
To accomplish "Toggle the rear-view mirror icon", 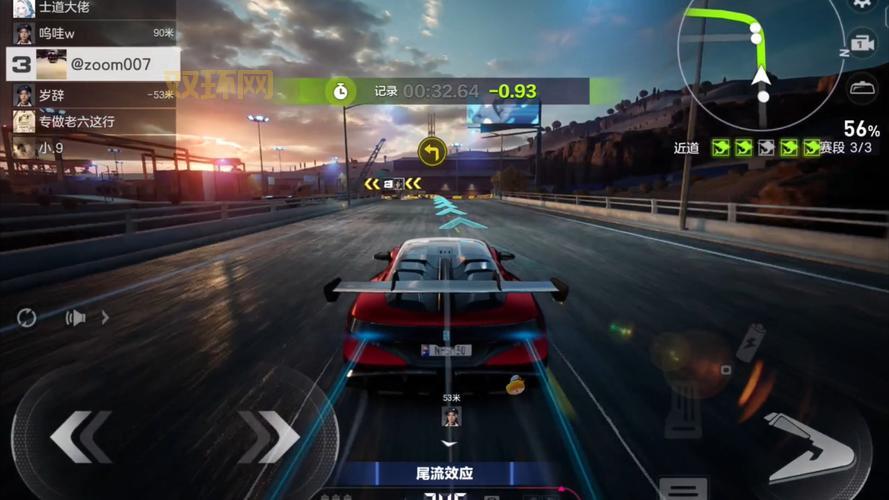I will point(862,88).
